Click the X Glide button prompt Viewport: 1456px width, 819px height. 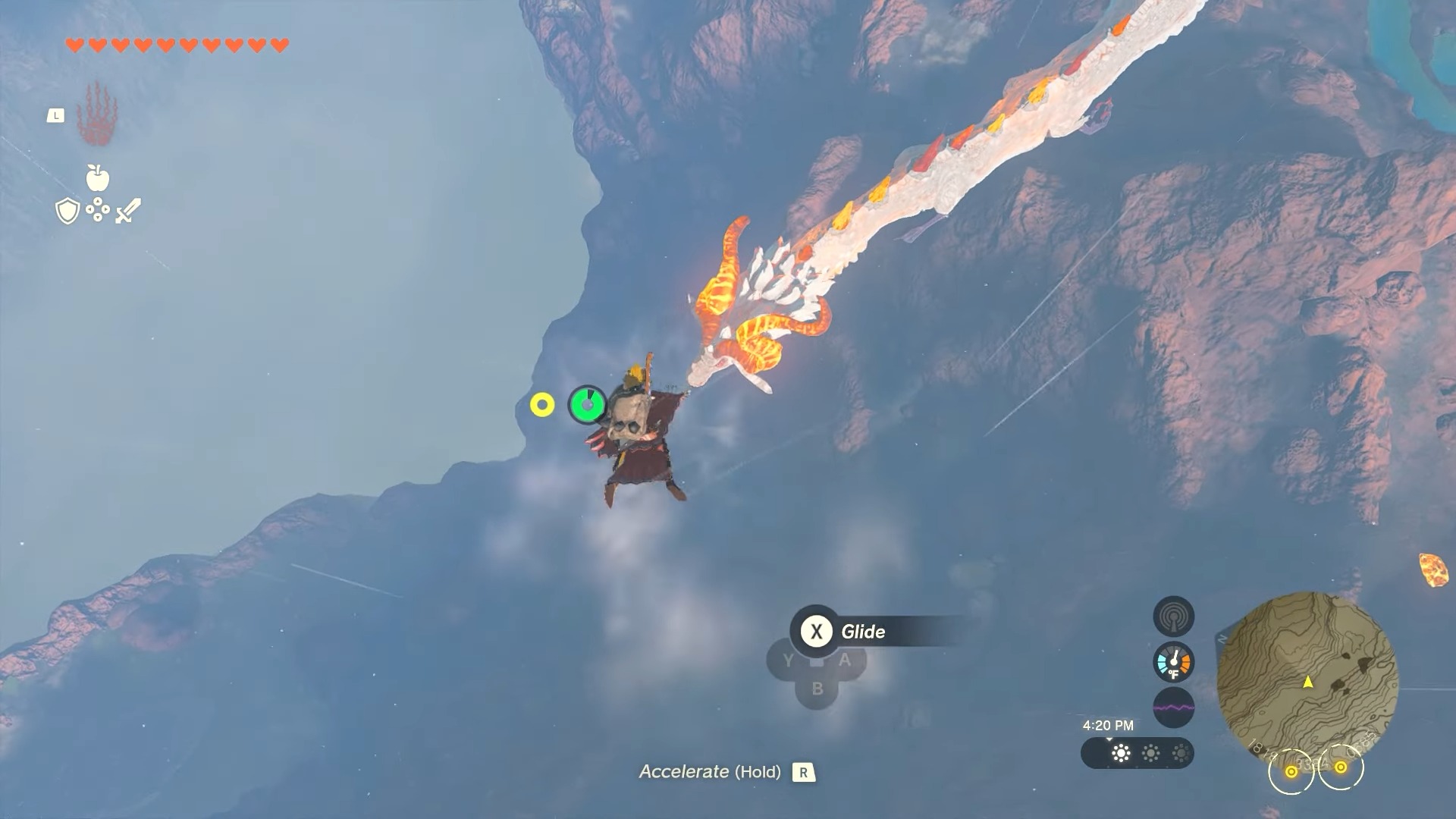(x=816, y=632)
